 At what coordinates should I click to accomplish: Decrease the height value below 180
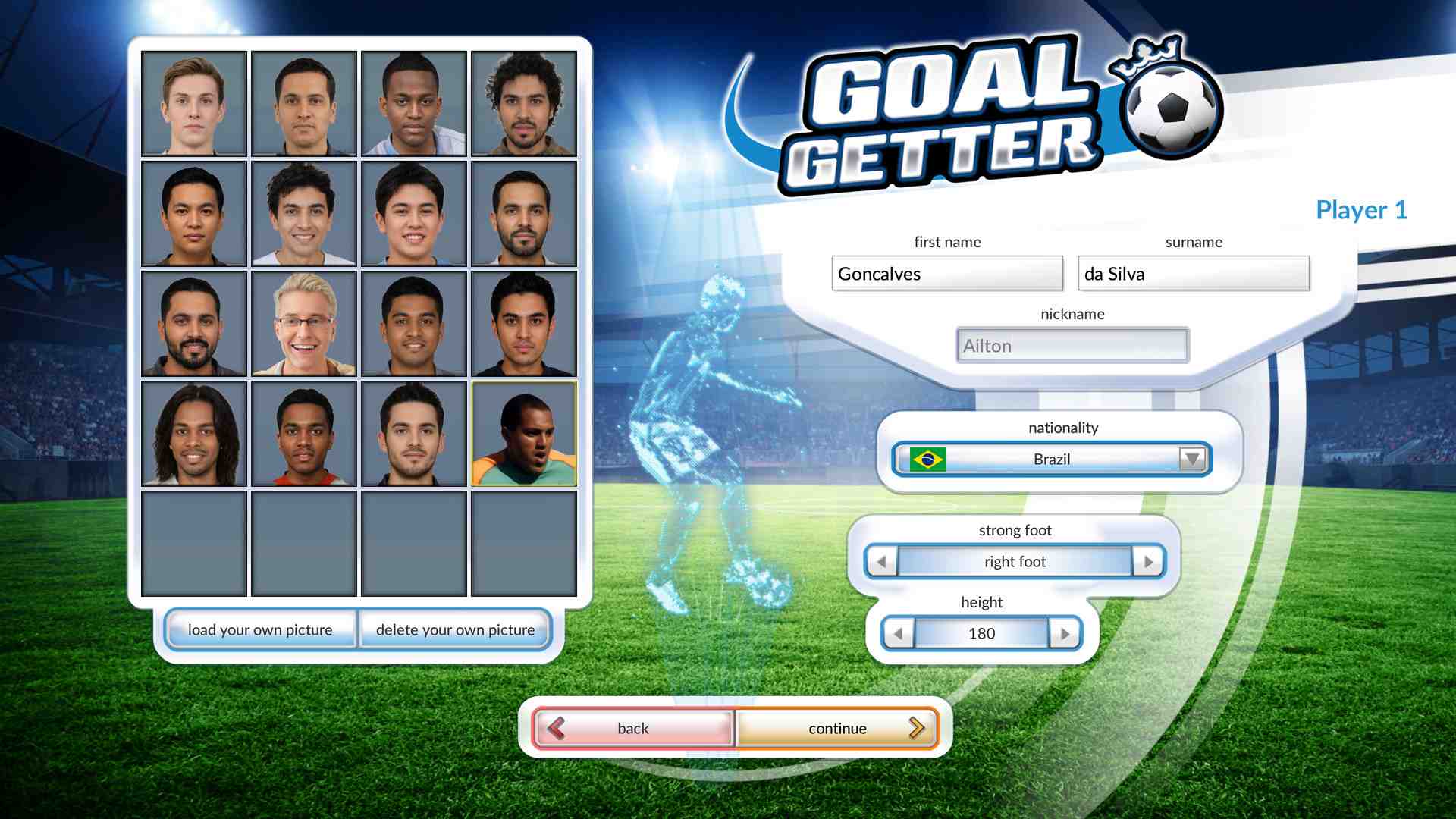click(899, 634)
